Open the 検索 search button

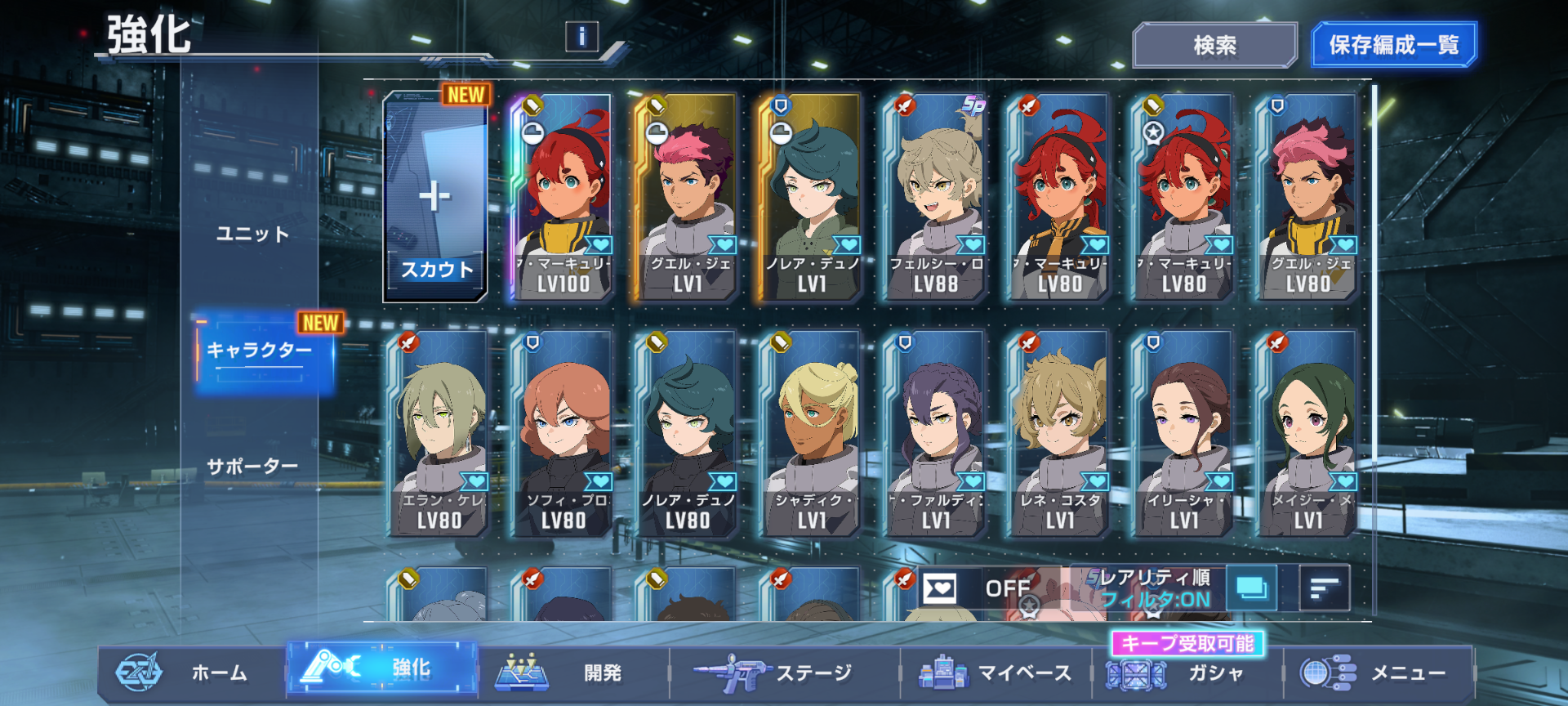tap(1214, 45)
